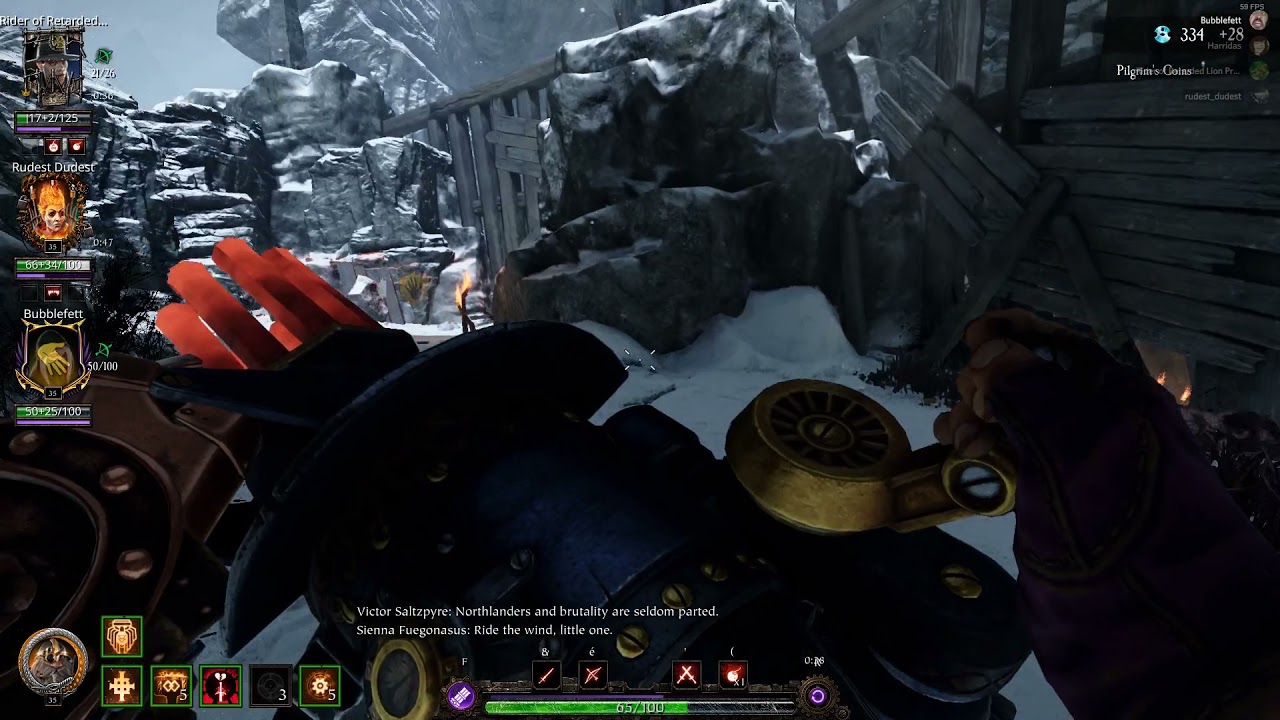Switch to the bow ranged weapon slot
Image resolution: width=1280 pixels, height=720 pixels.
[x=592, y=676]
